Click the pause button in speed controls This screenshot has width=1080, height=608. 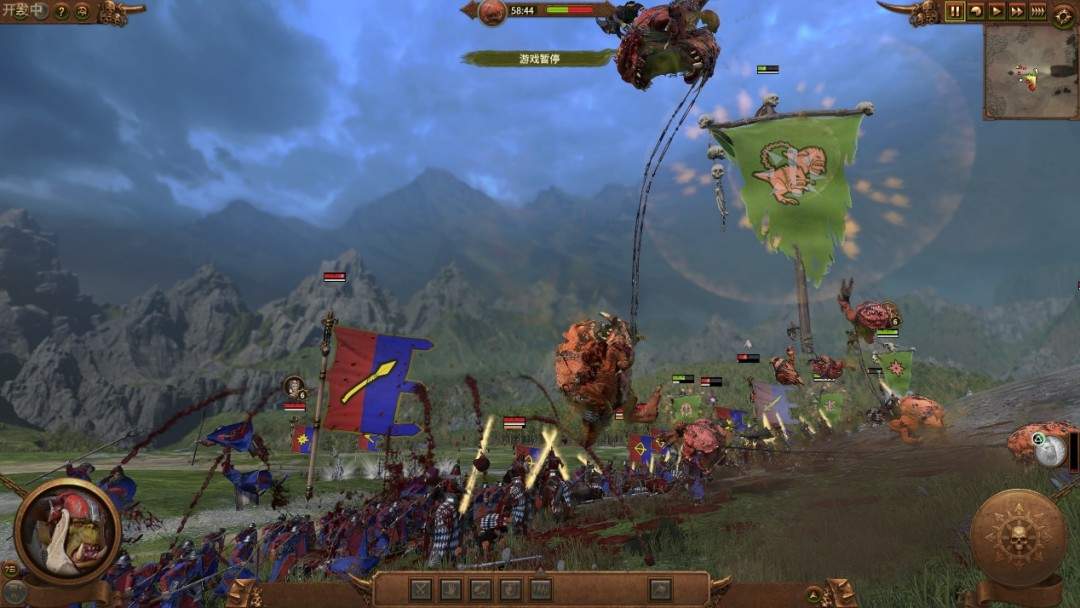[955, 11]
